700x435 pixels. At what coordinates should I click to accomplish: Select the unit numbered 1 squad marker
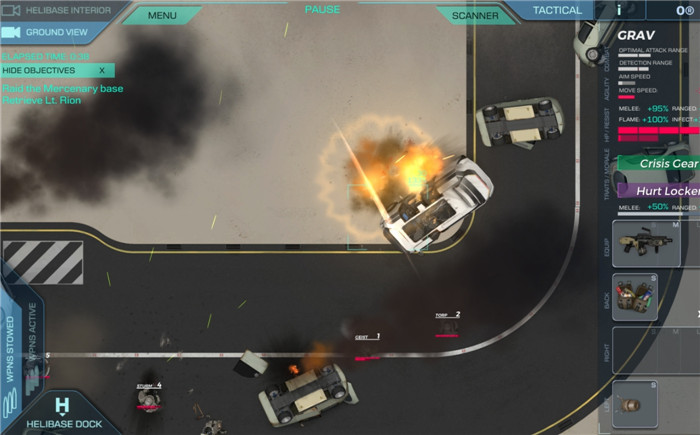tap(368, 339)
